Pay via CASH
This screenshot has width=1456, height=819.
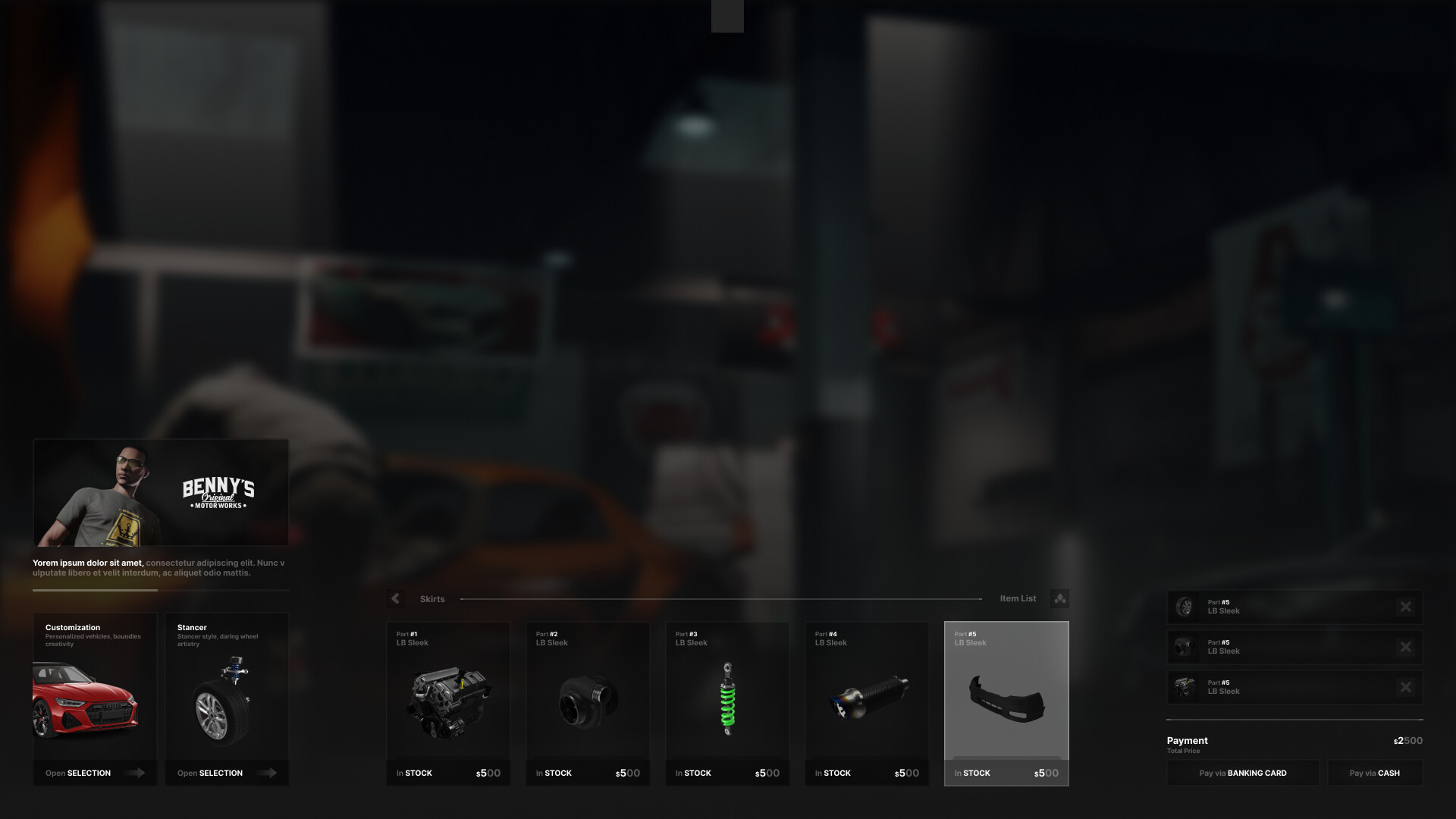click(x=1375, y=773)
